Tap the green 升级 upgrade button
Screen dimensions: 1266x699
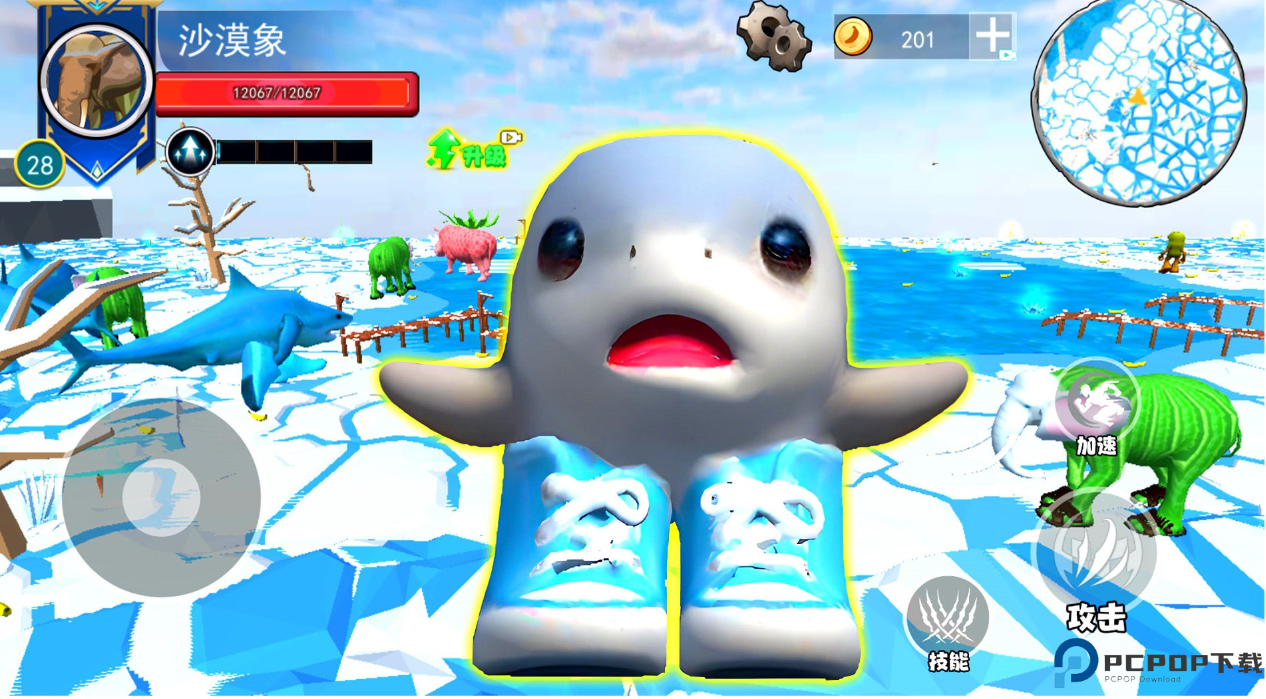click(473, 150)
